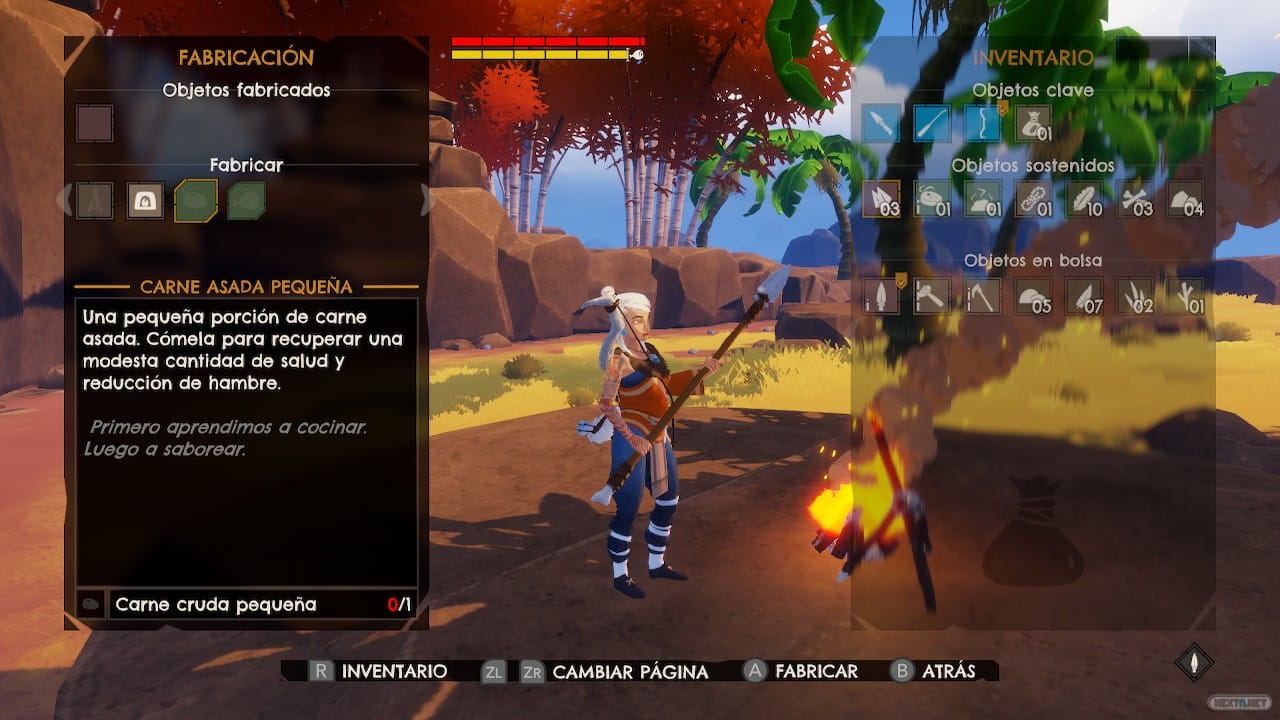Viewport: 1280px width, 720px height.
Task: Select the campfire tripod crafting recipe
Action: (x=95, y=201)
